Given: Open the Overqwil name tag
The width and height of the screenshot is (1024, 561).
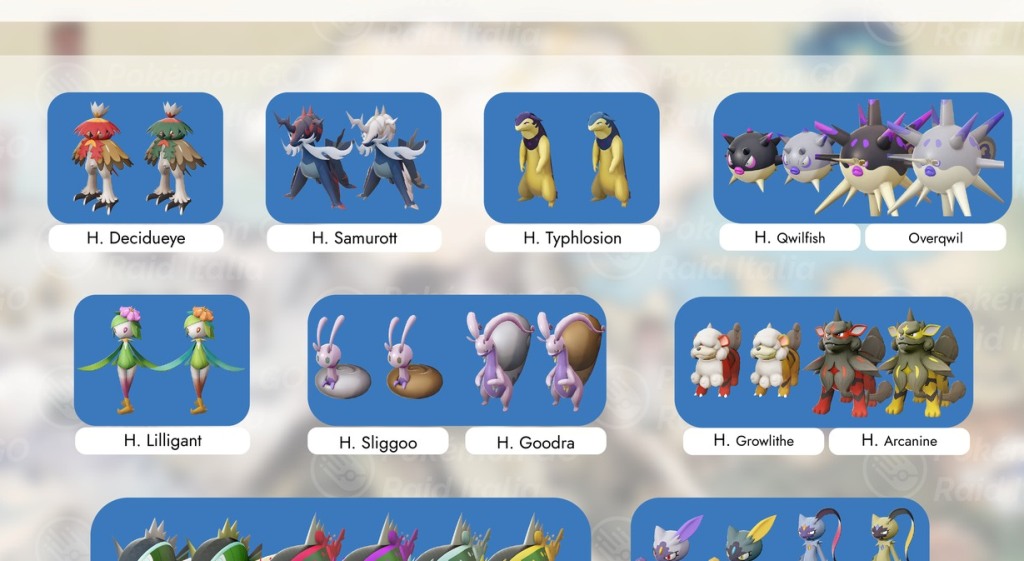Looking at the screenshot, I should pos(935,238).
